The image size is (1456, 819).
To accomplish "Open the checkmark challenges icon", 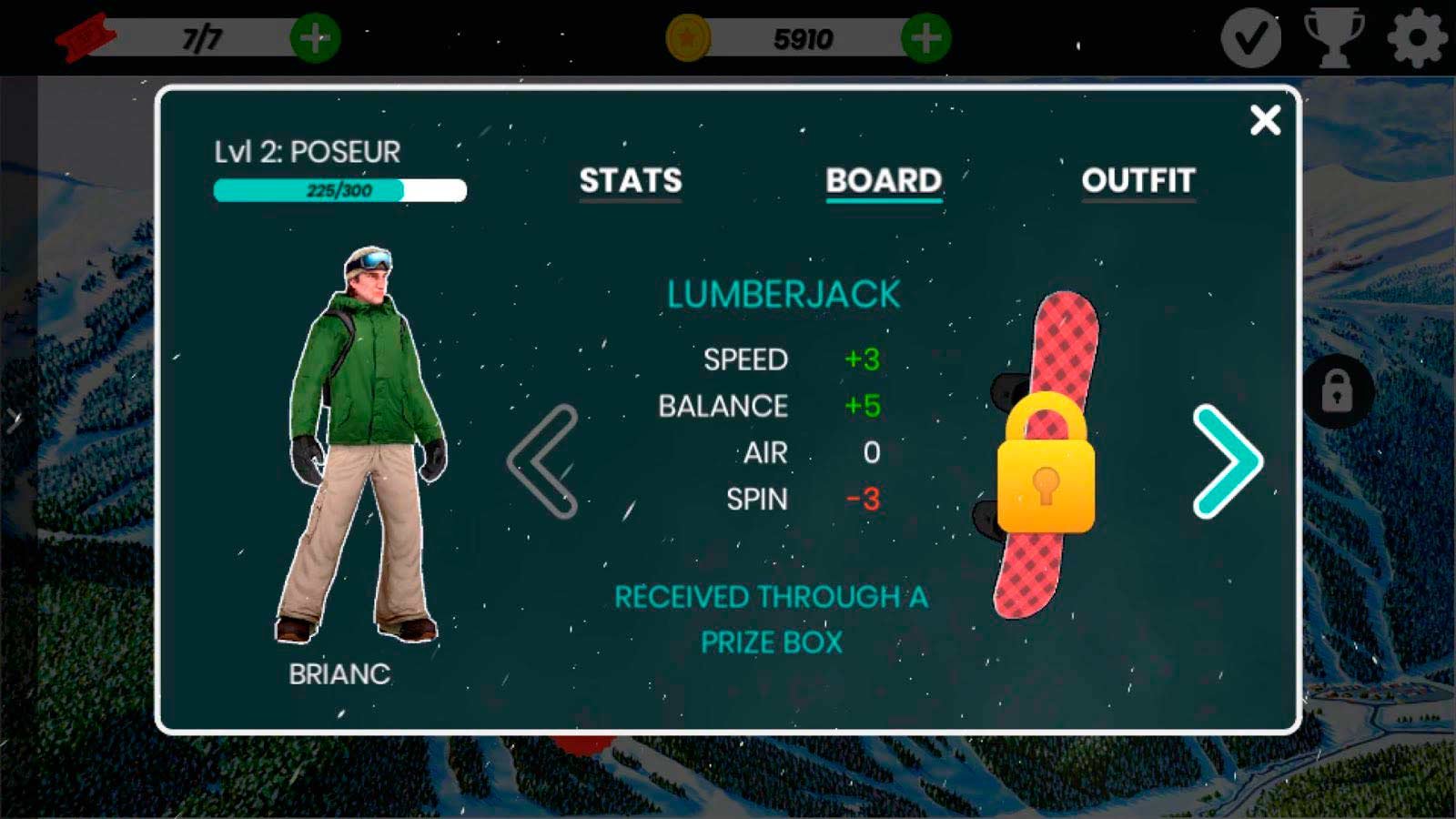I will click(1251, 38).
